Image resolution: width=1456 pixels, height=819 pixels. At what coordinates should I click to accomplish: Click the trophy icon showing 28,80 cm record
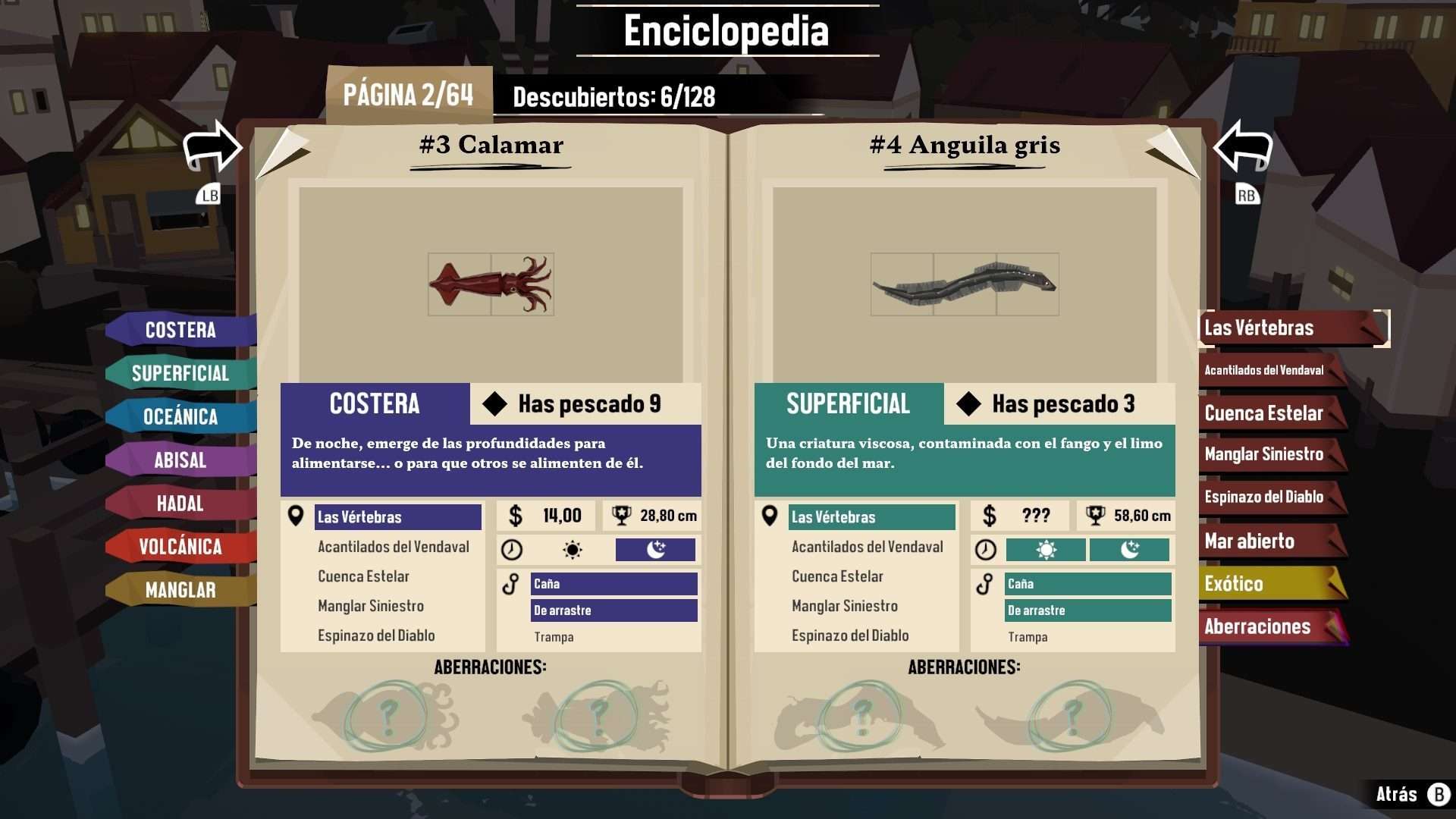coord(623,516)
